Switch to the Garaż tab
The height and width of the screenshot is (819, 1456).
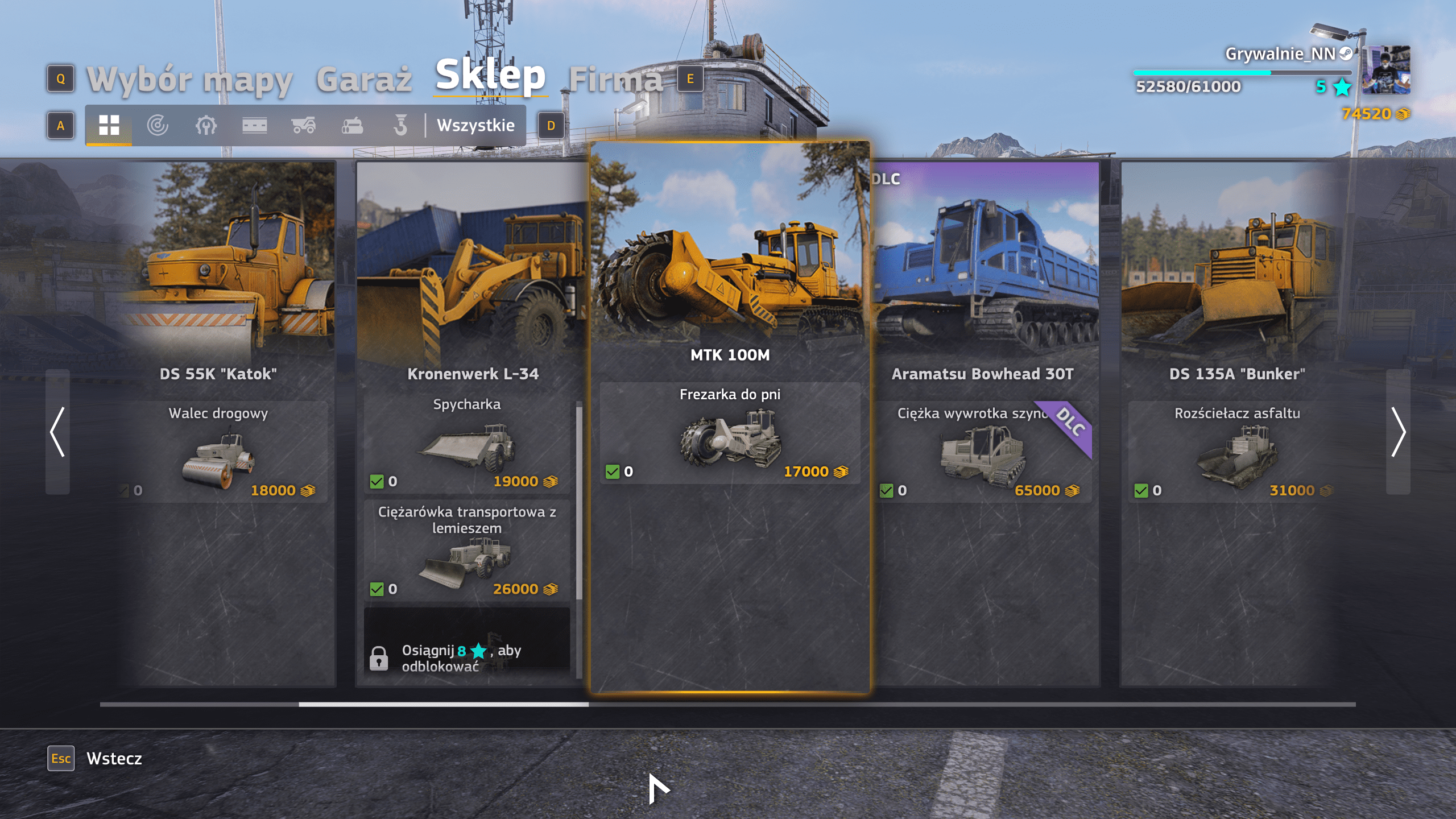click(x=364, y=79)
